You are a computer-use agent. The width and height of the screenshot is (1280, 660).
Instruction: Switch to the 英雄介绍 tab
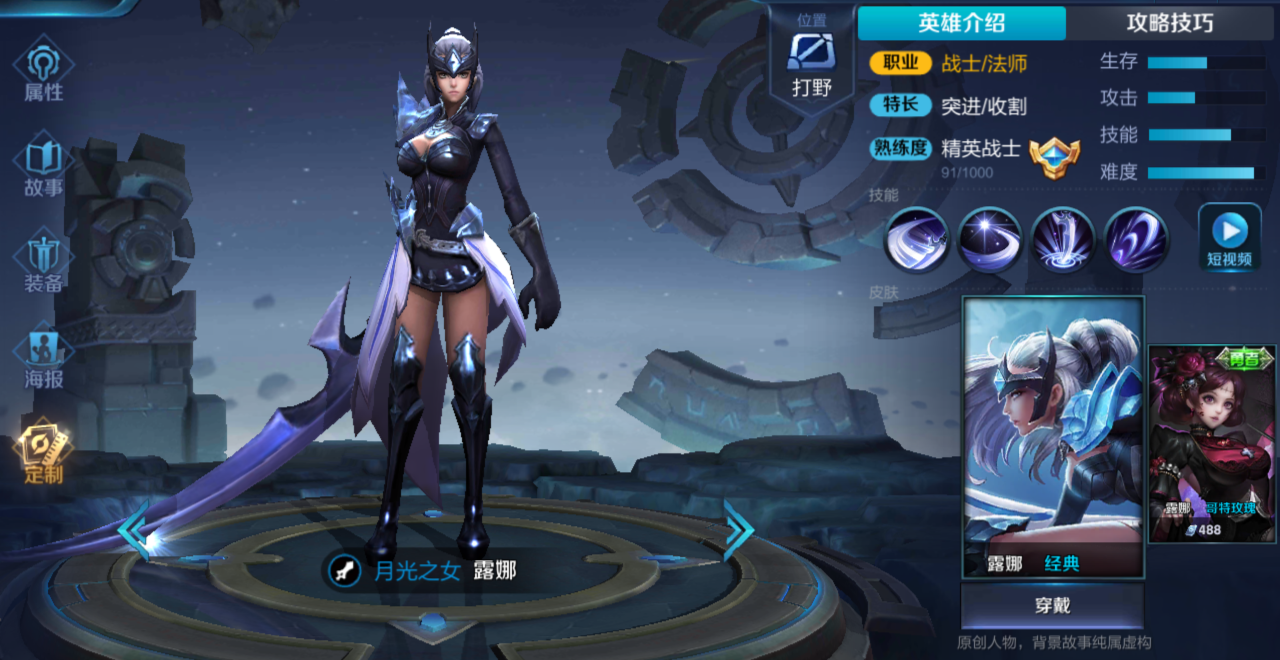coord(961,23)
